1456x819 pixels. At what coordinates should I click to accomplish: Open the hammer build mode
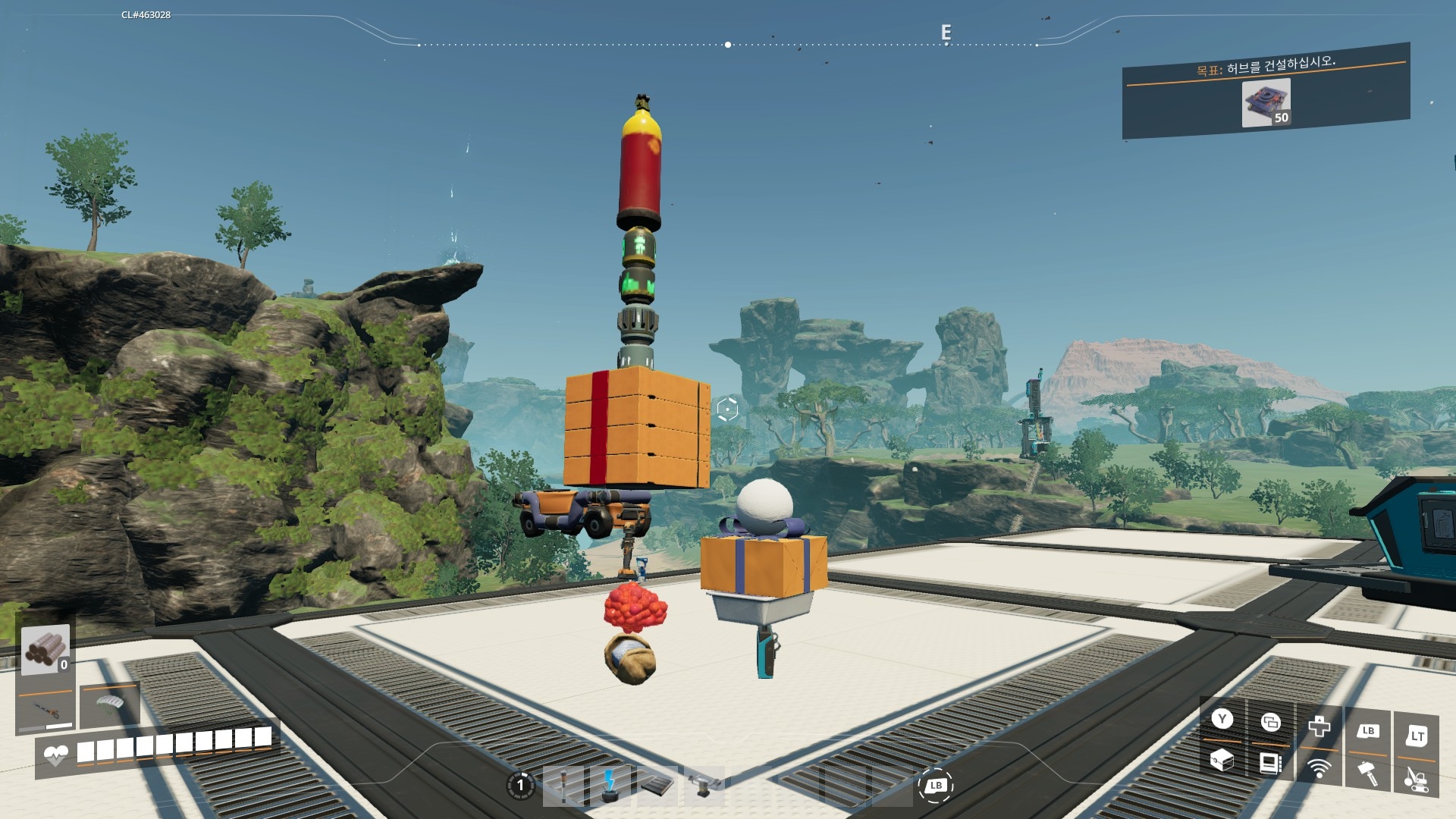click(x=1368, y=773)
